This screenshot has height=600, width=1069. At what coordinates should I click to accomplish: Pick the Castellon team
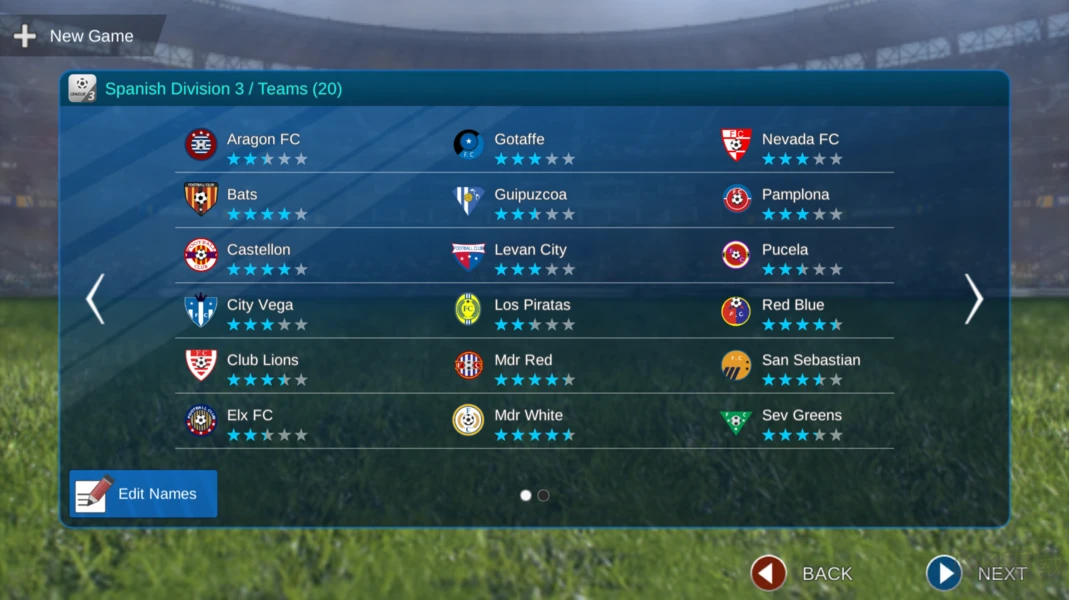click(258, 256)
